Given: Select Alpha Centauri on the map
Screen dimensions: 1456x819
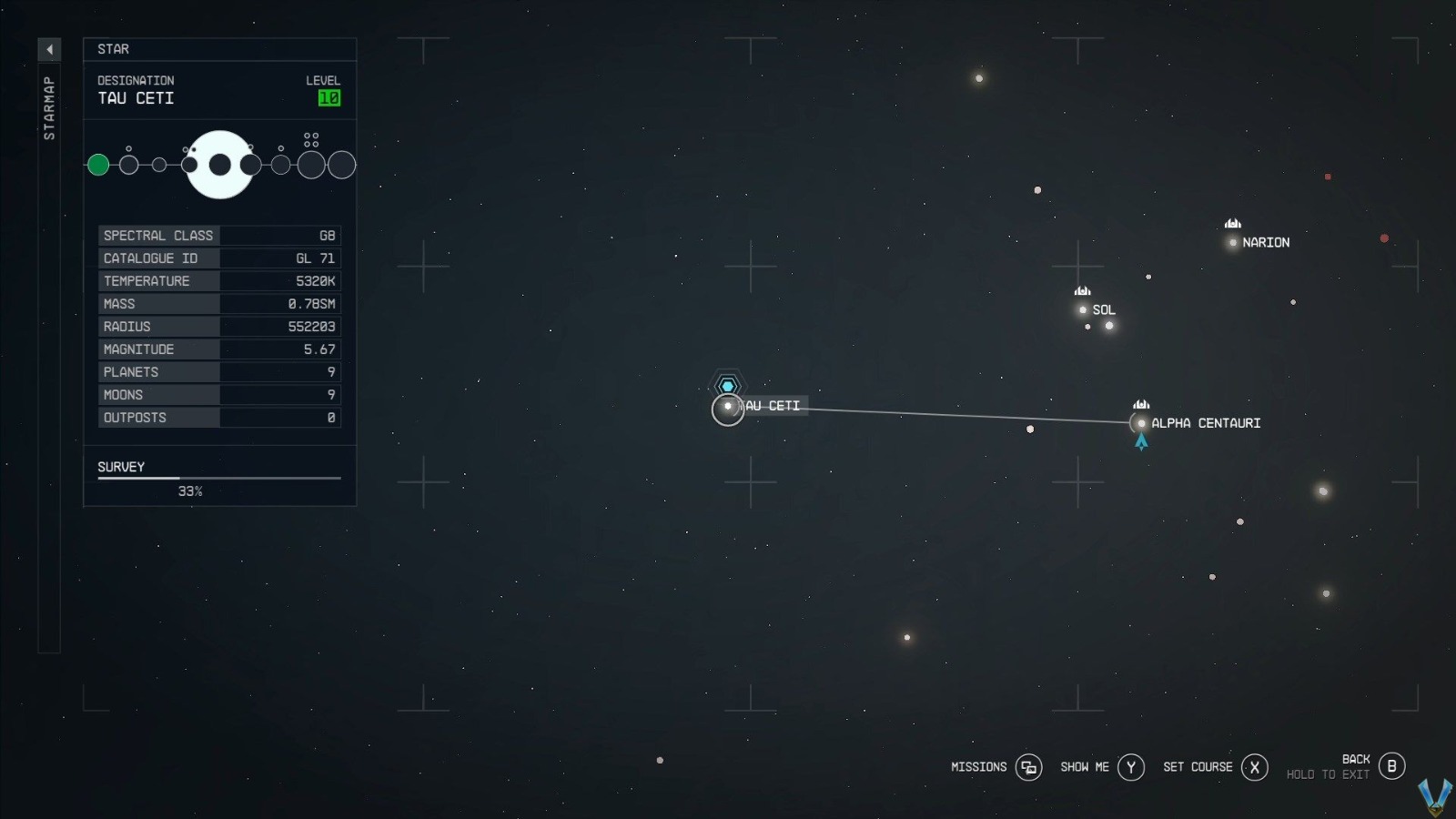Looking at the screenshot, I should pyautogui.click(x=1140, y=423).
